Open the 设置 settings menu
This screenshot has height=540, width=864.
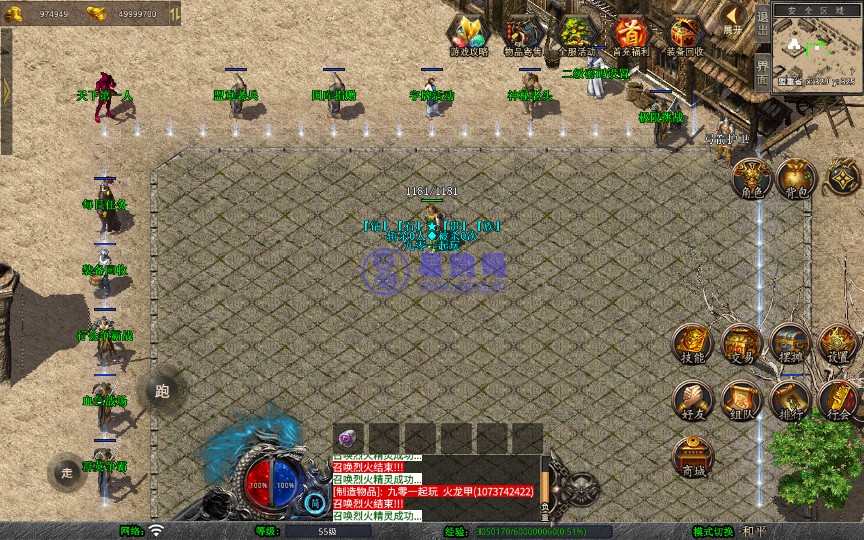coord(838,343)
